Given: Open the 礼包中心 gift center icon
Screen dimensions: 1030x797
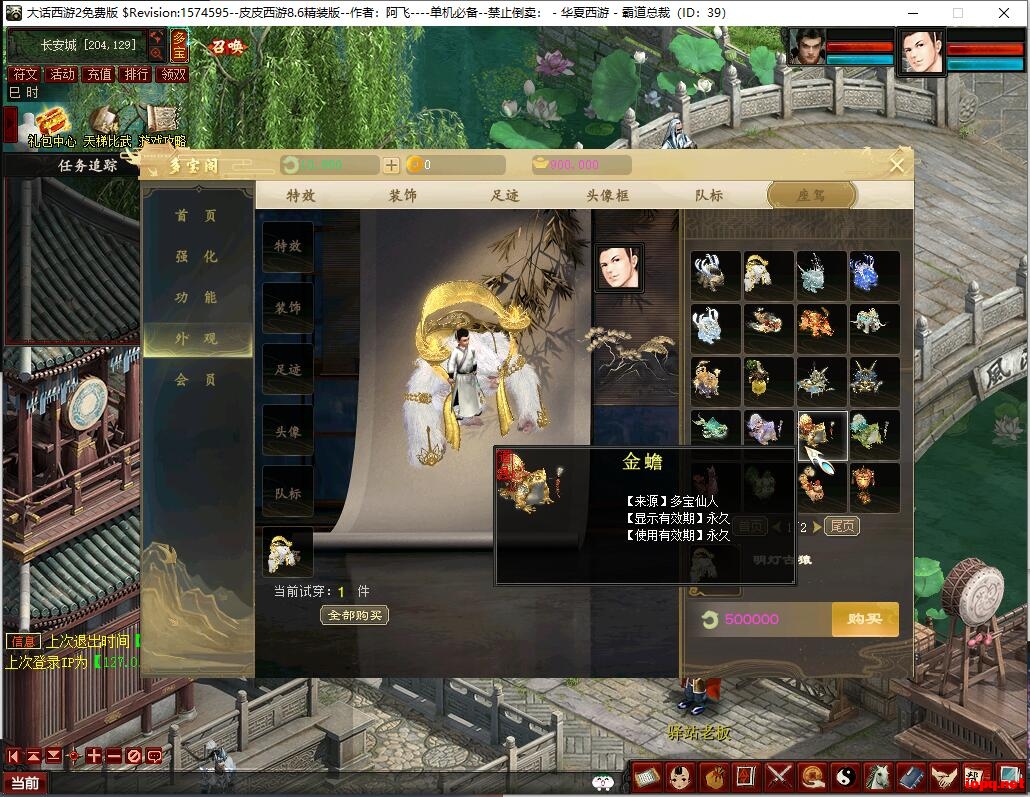Looking at the screenshot, I should tap(50, 125).
